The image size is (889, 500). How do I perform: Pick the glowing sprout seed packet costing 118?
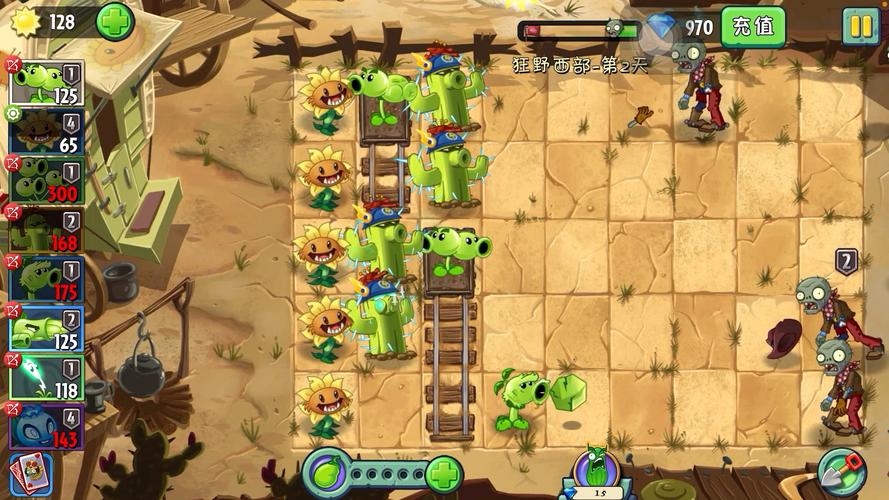(x=47, y=378)
